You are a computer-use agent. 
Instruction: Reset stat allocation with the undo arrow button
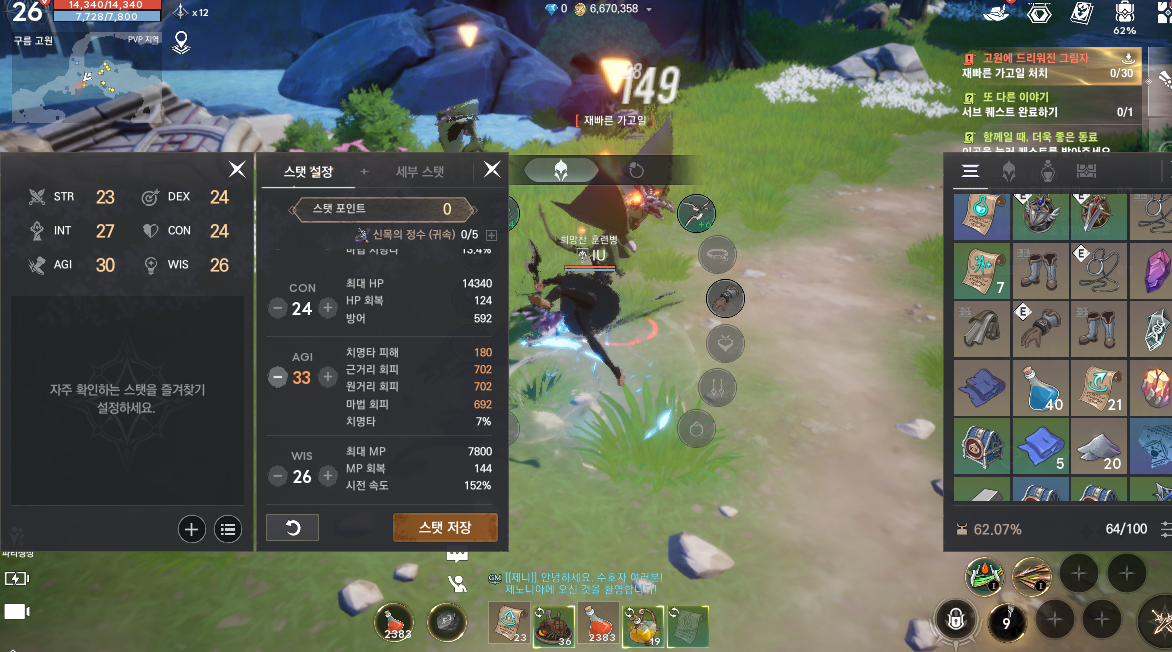pos(292,527)
